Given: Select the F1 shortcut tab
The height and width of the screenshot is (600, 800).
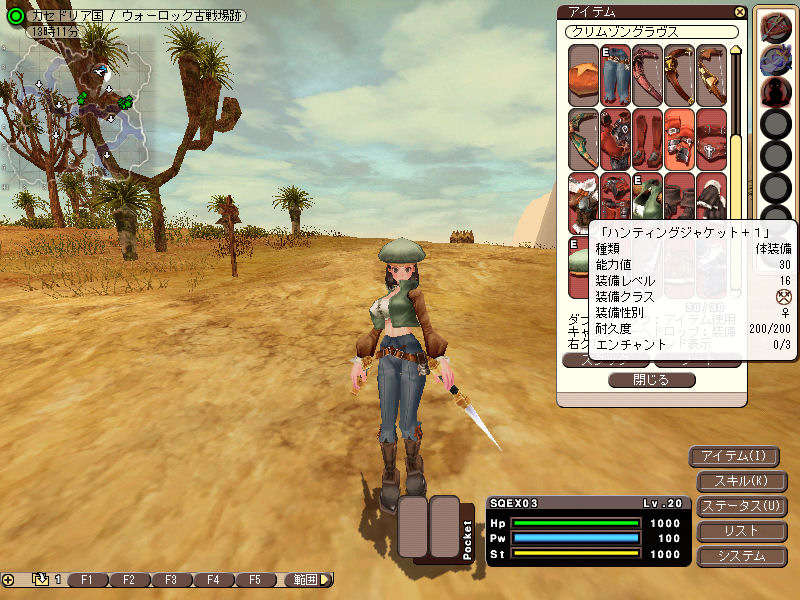Looking at the screenshot, I should click(x=87, y=580).
